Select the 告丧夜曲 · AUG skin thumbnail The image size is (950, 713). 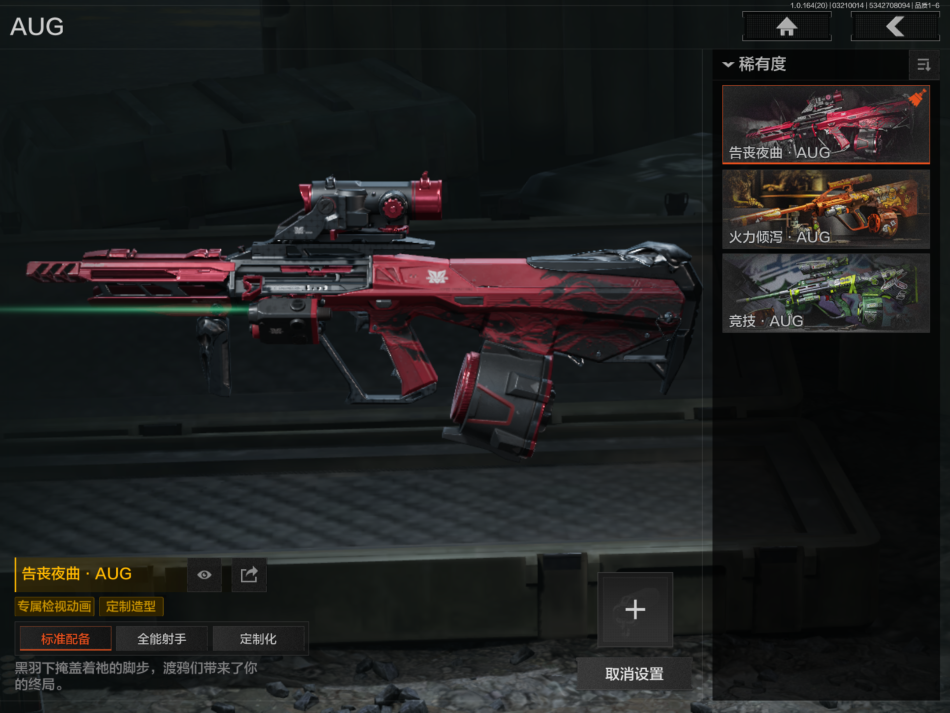tap(825, 124)
